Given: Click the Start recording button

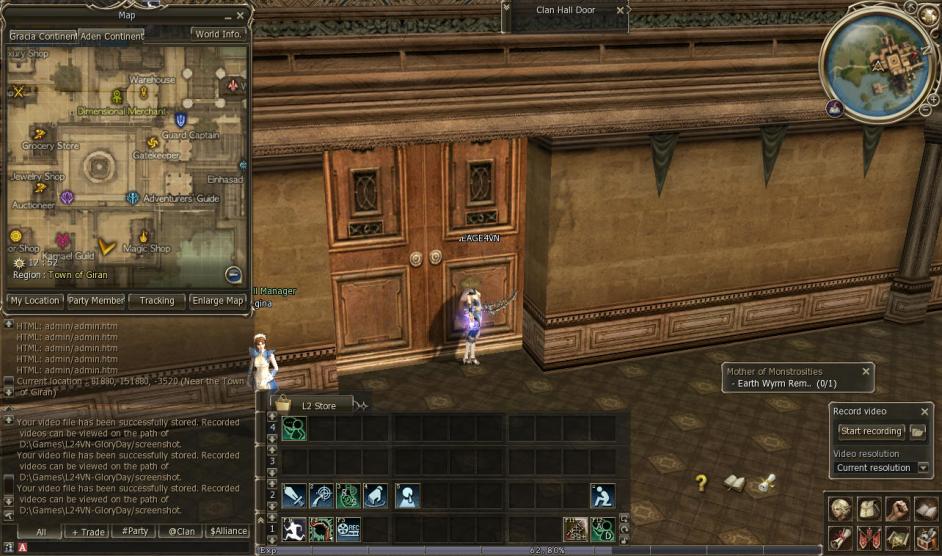Looking at the screenshot, I should (871, 431).
